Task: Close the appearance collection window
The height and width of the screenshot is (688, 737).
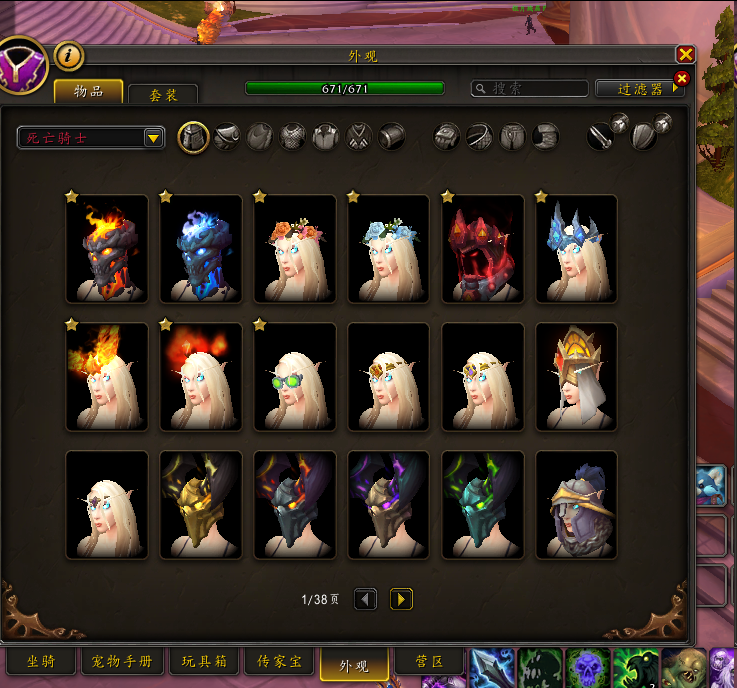Action: [685, 55]
